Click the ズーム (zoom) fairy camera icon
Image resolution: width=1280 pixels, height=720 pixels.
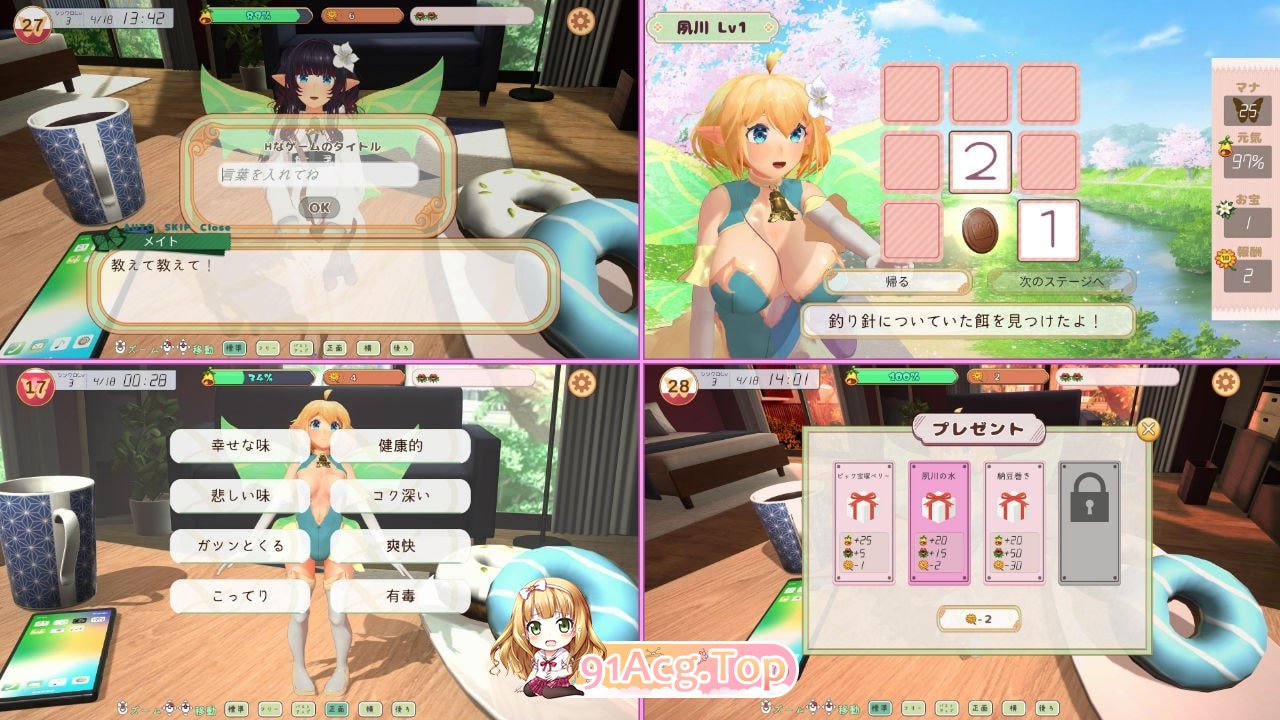121,347
